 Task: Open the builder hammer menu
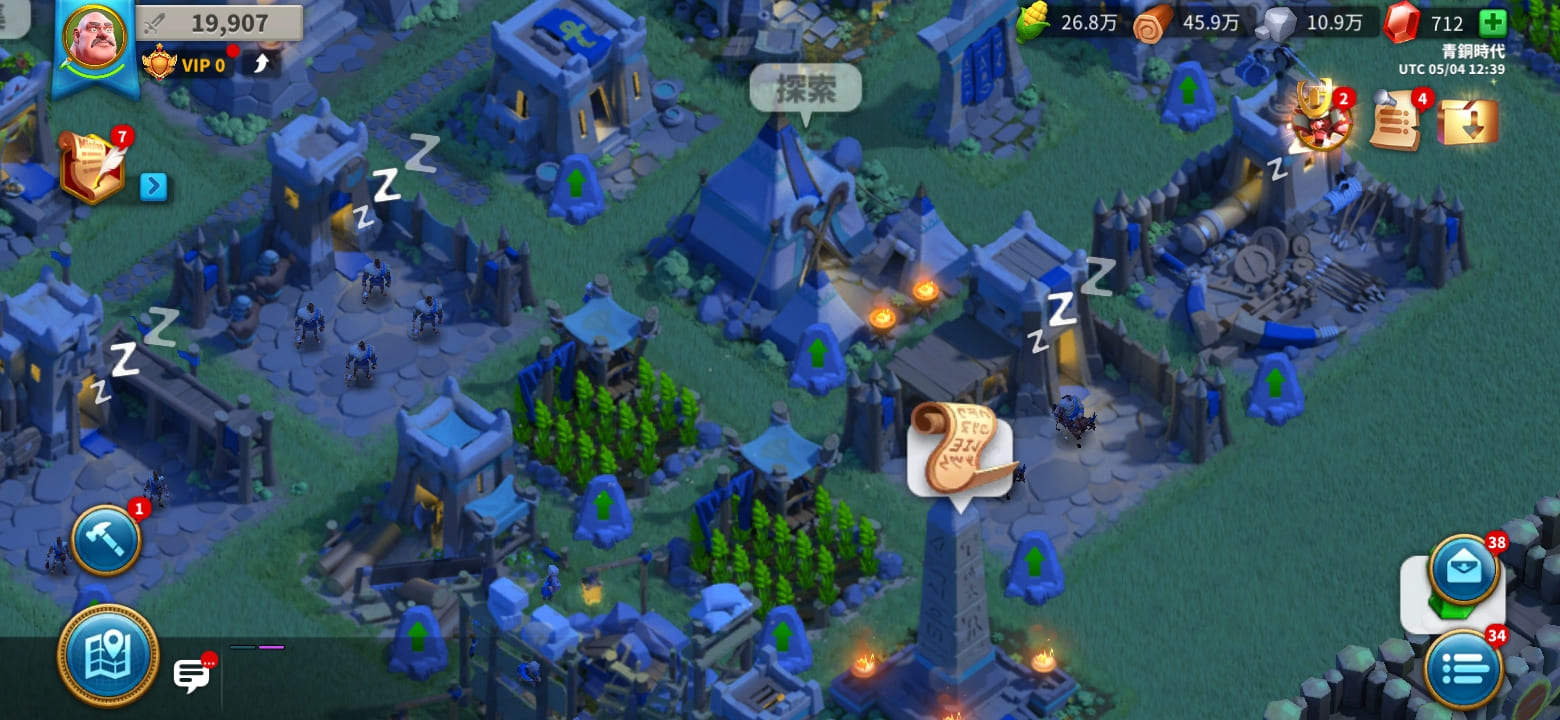pyautogui.click(x=106, y=539)
